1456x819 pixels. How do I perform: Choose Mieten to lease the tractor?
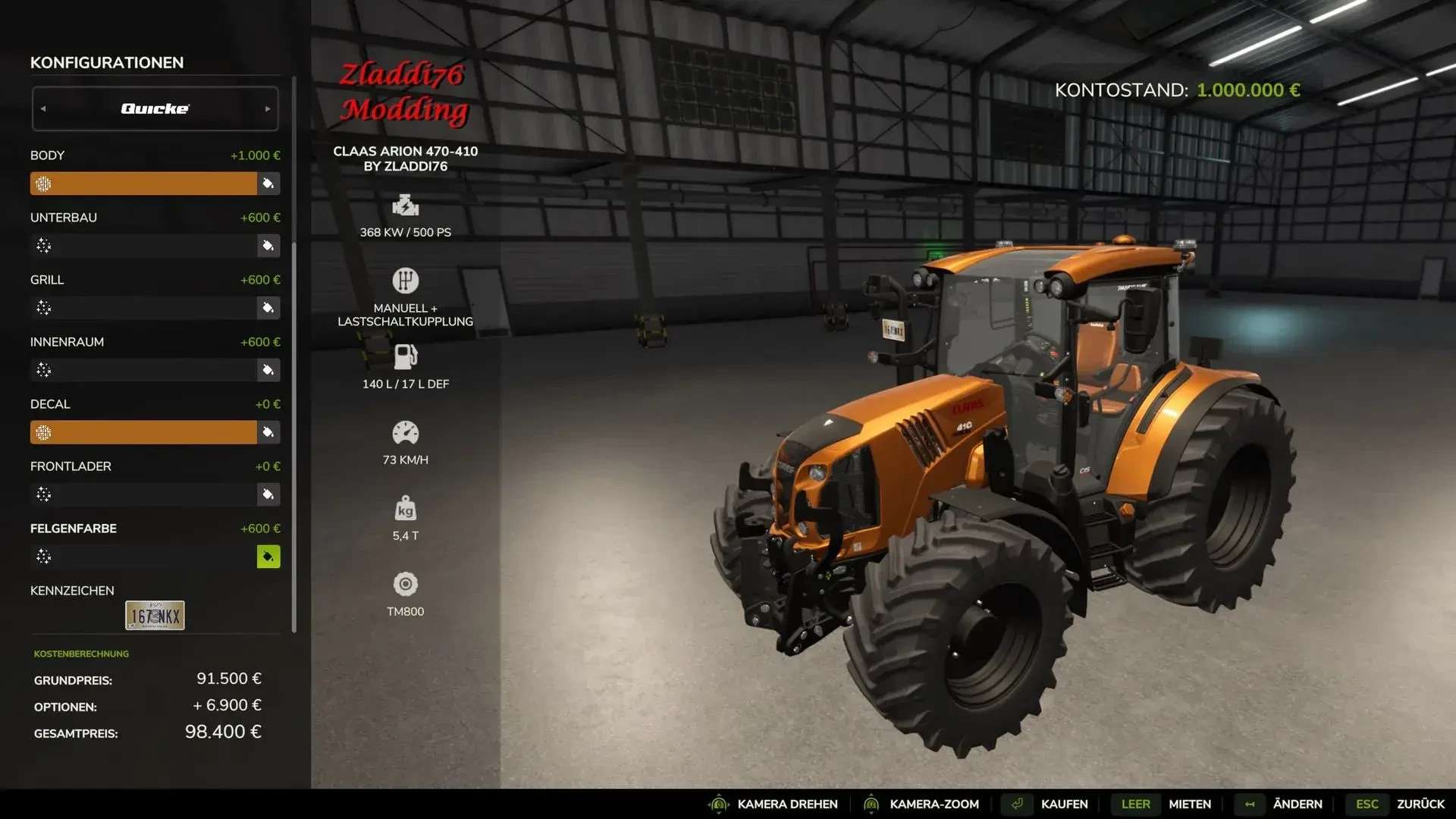pos(1189,804)
